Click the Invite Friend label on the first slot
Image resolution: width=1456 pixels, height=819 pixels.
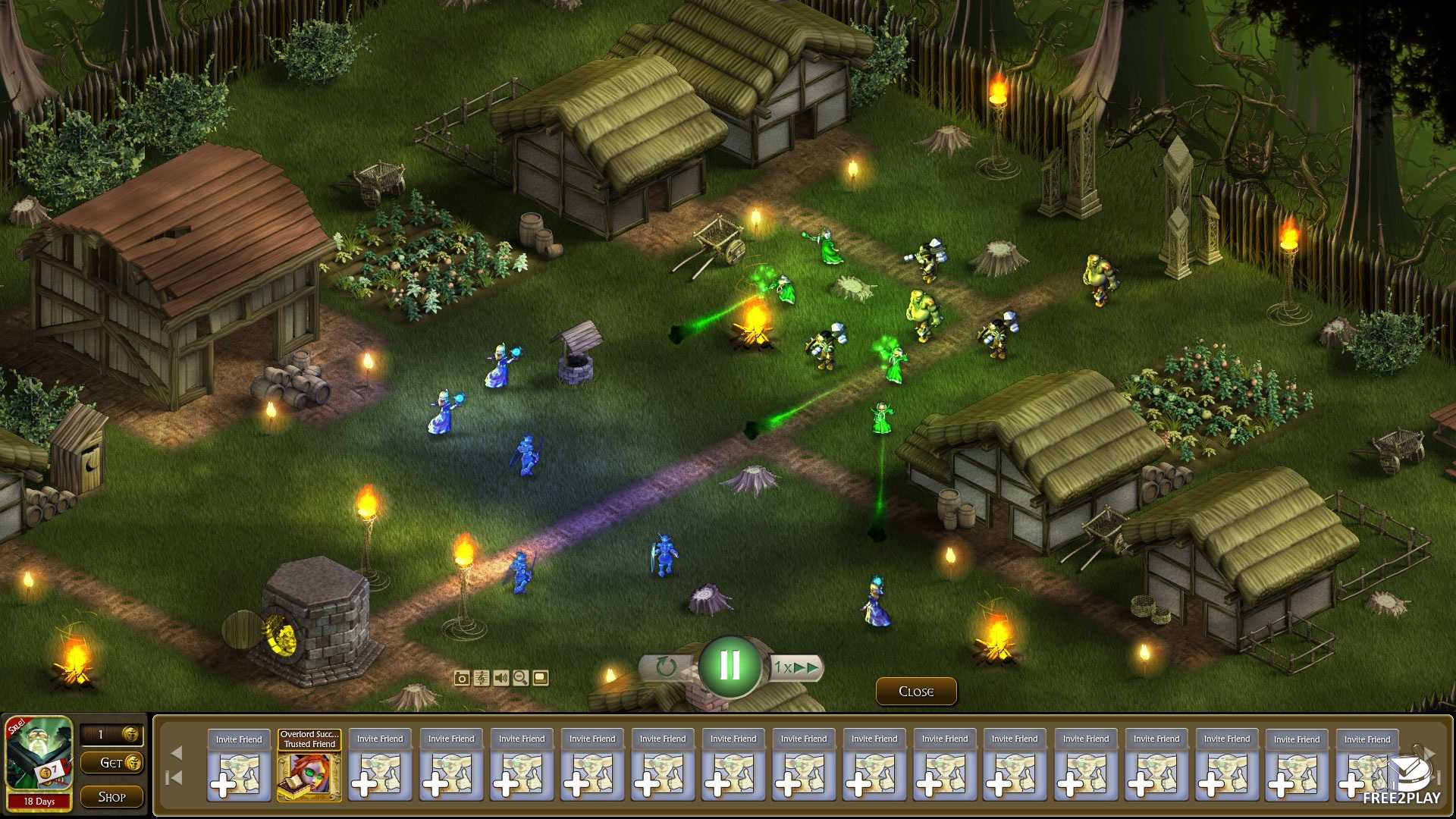238,738
